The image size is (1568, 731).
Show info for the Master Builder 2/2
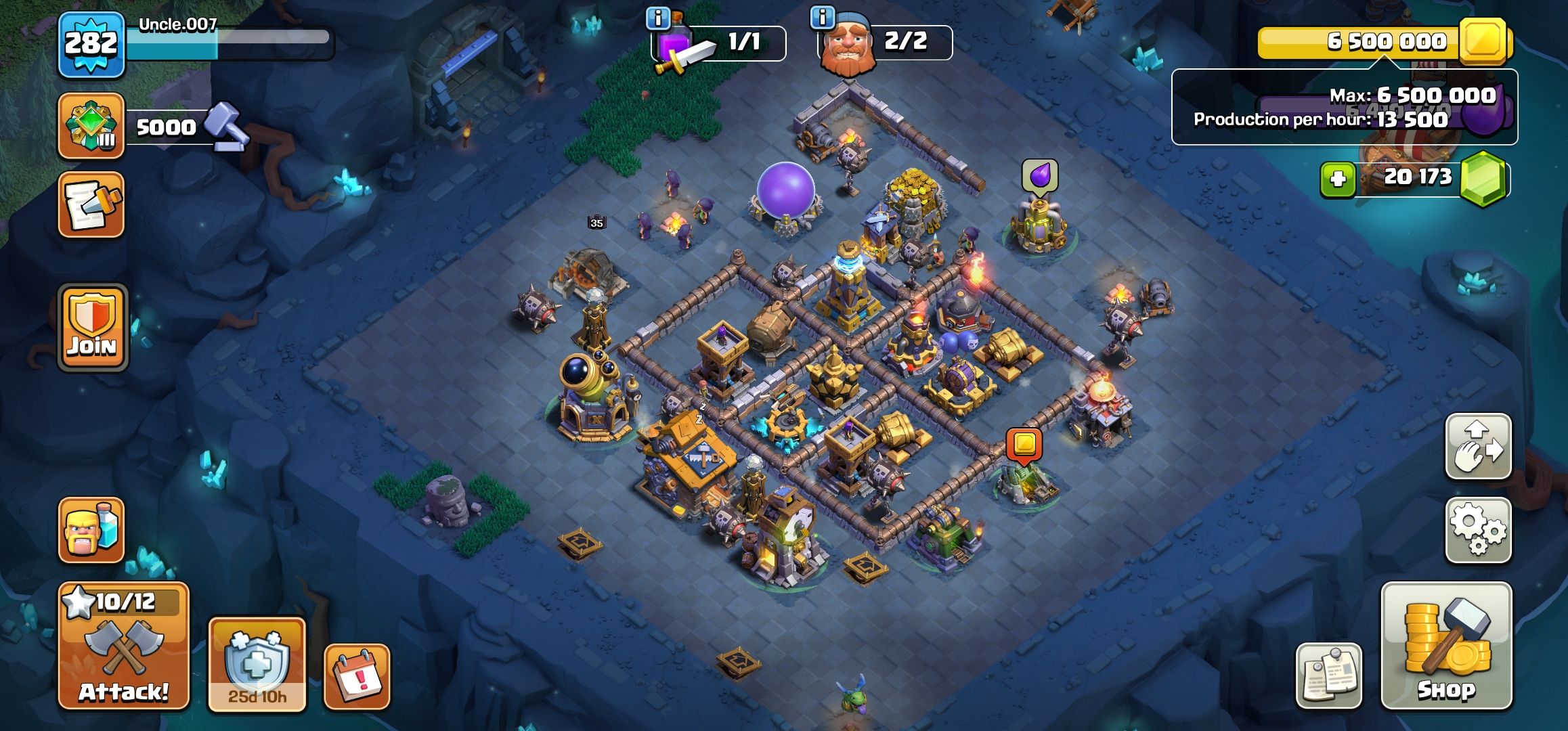[823, 18]
